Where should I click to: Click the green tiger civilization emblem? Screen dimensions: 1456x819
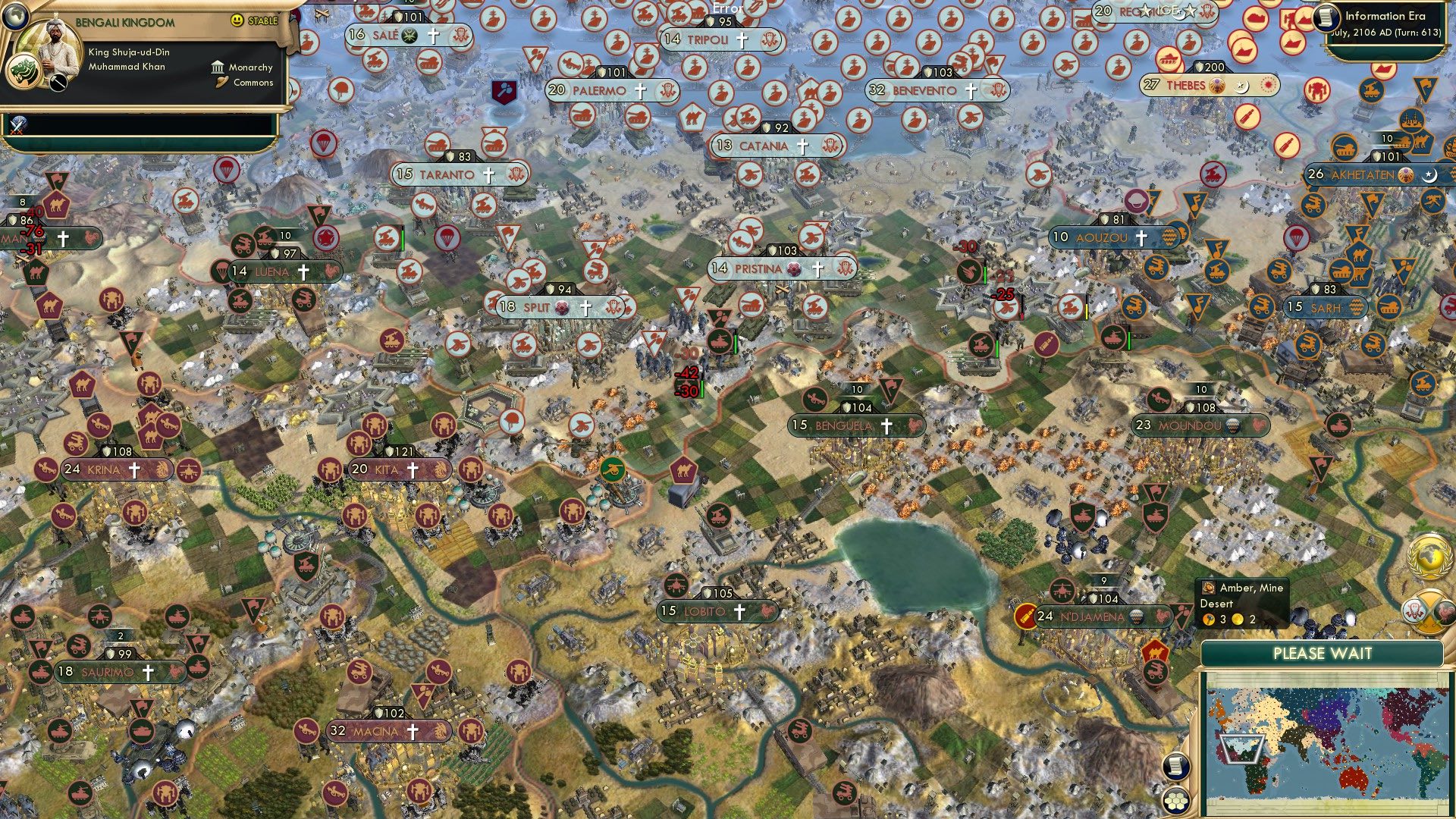[x=24, y=72]
